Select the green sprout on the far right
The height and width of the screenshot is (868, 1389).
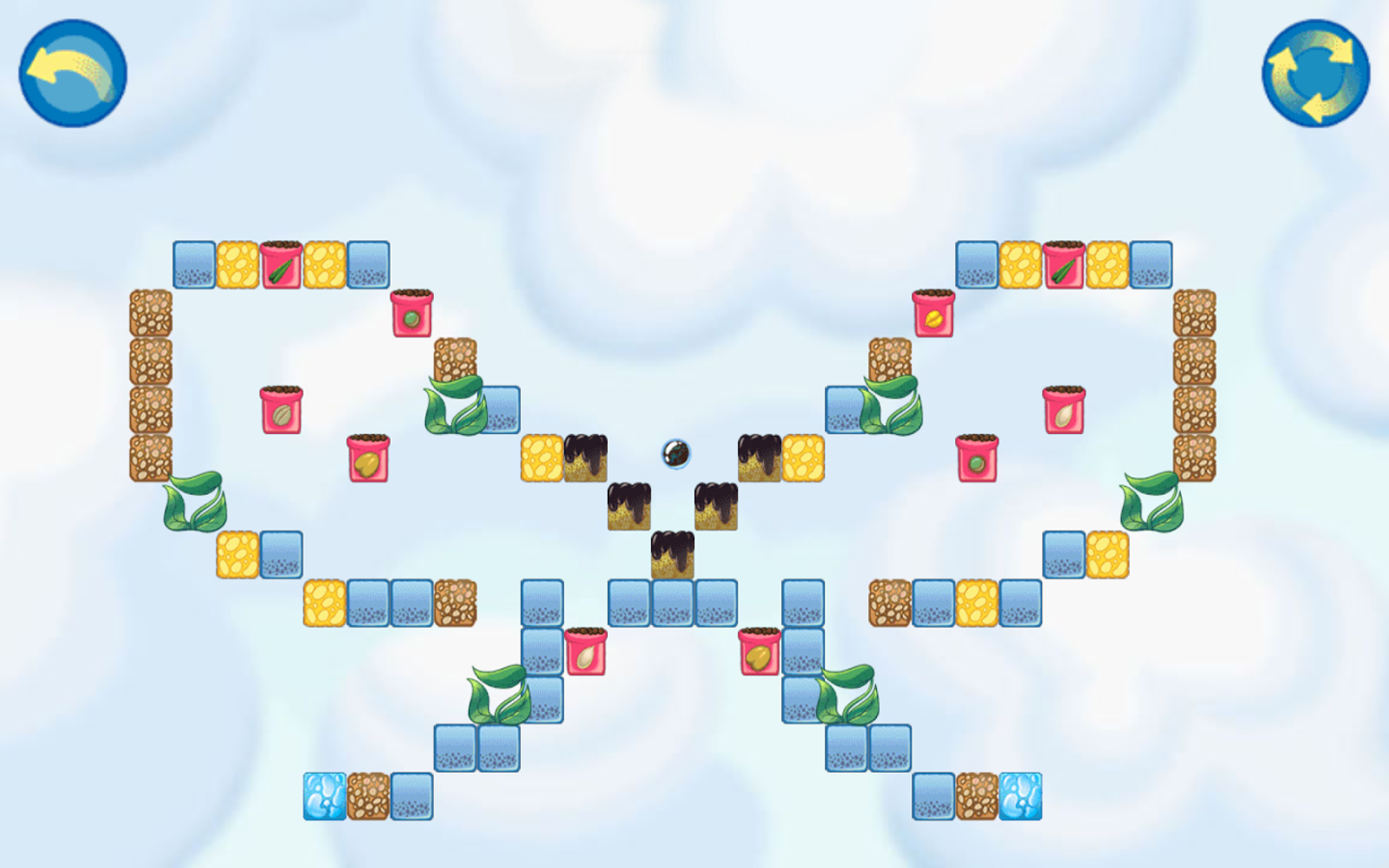[1151, 505]
